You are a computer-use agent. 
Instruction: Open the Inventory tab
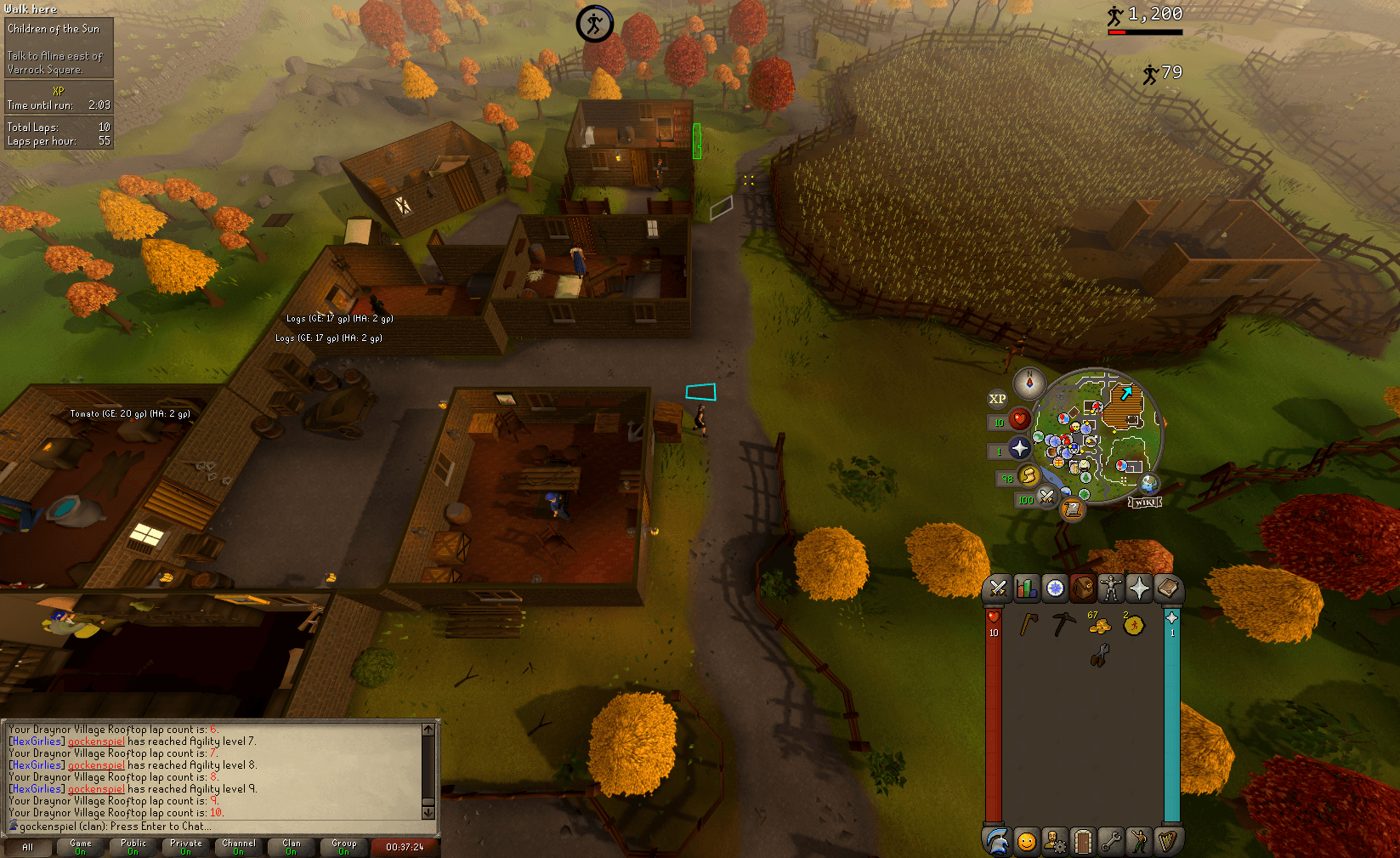(1082, 588)
